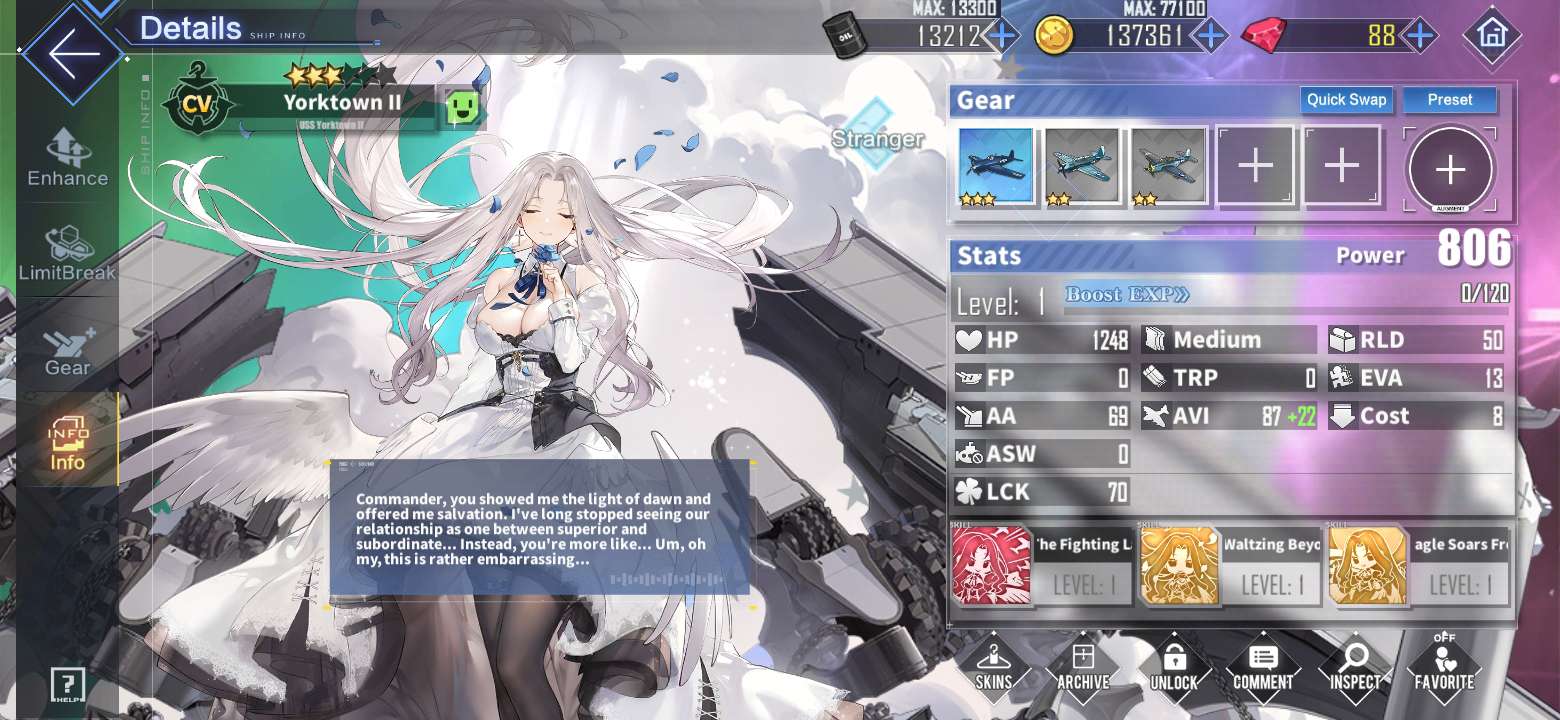Click the Comment speech bubble icon

1263,665
